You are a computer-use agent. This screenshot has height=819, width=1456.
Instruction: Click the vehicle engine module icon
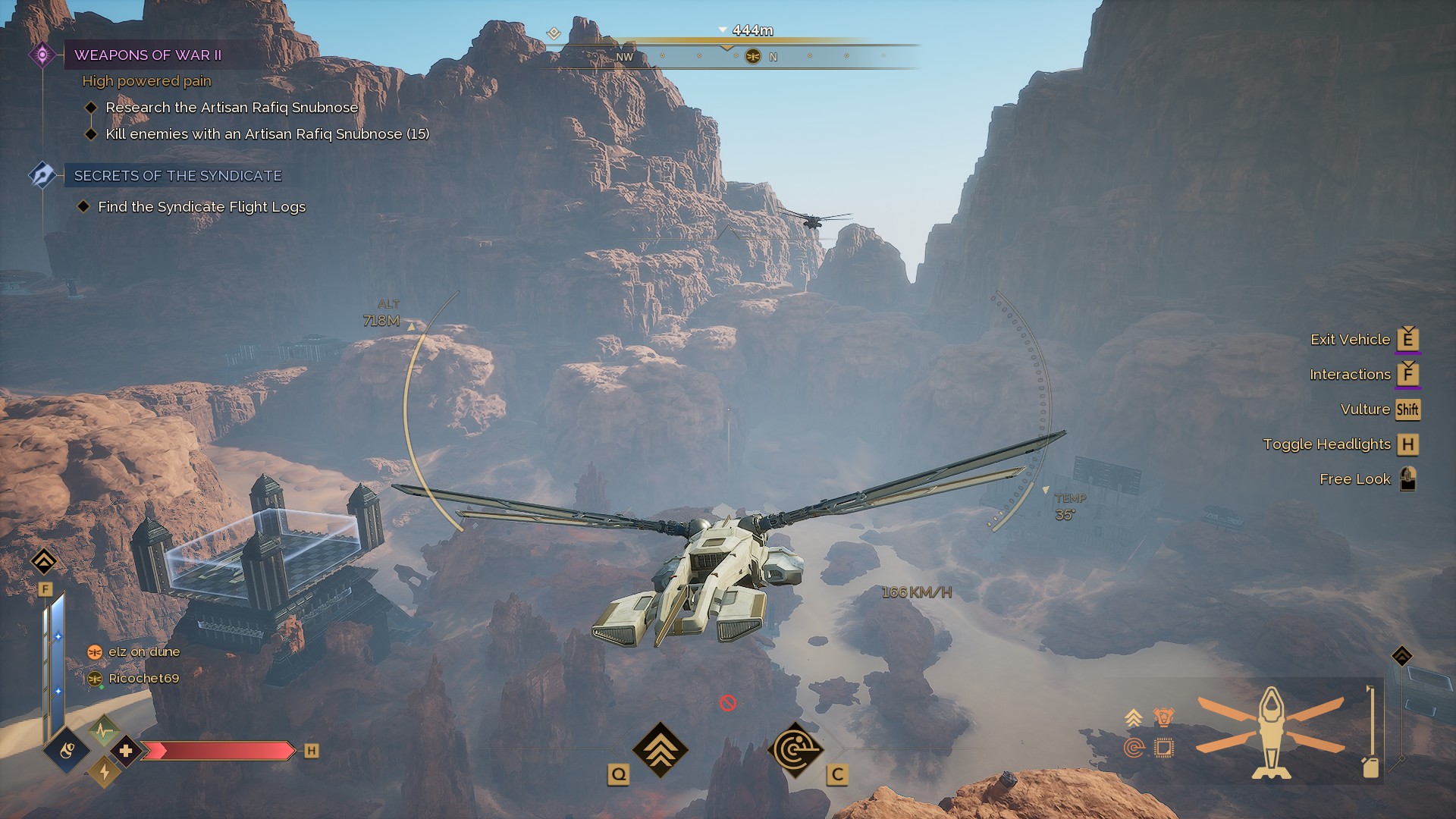pyautogui.click(x=1163, y=716)
